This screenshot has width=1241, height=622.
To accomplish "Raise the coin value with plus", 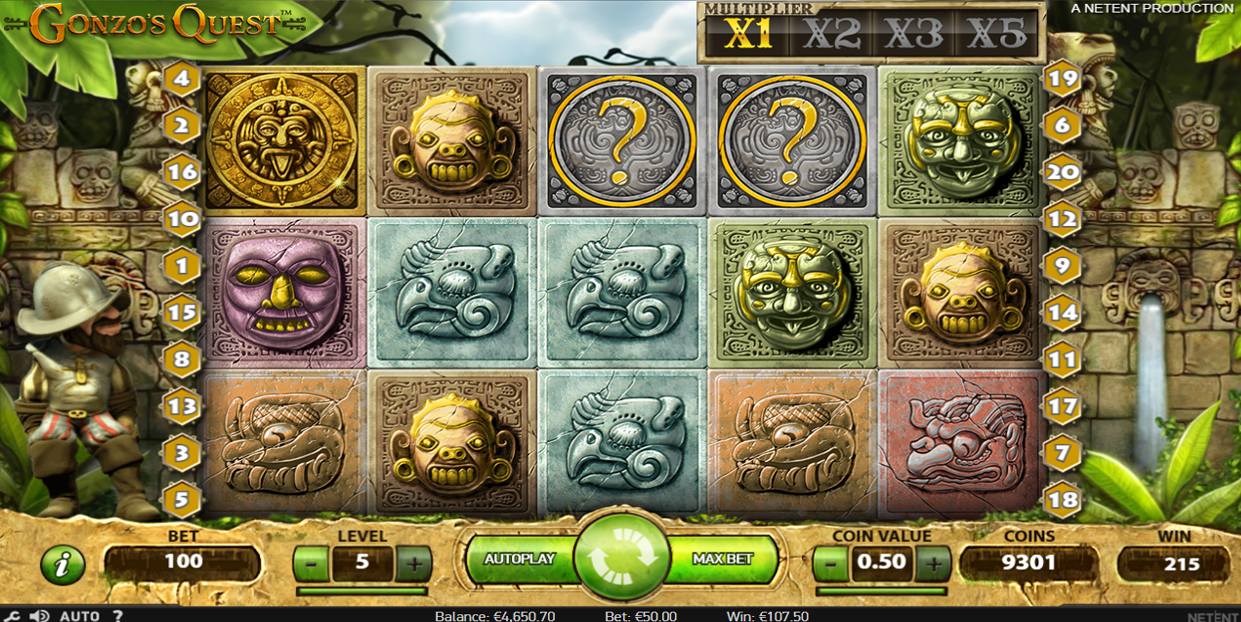I will coord(933,564).
